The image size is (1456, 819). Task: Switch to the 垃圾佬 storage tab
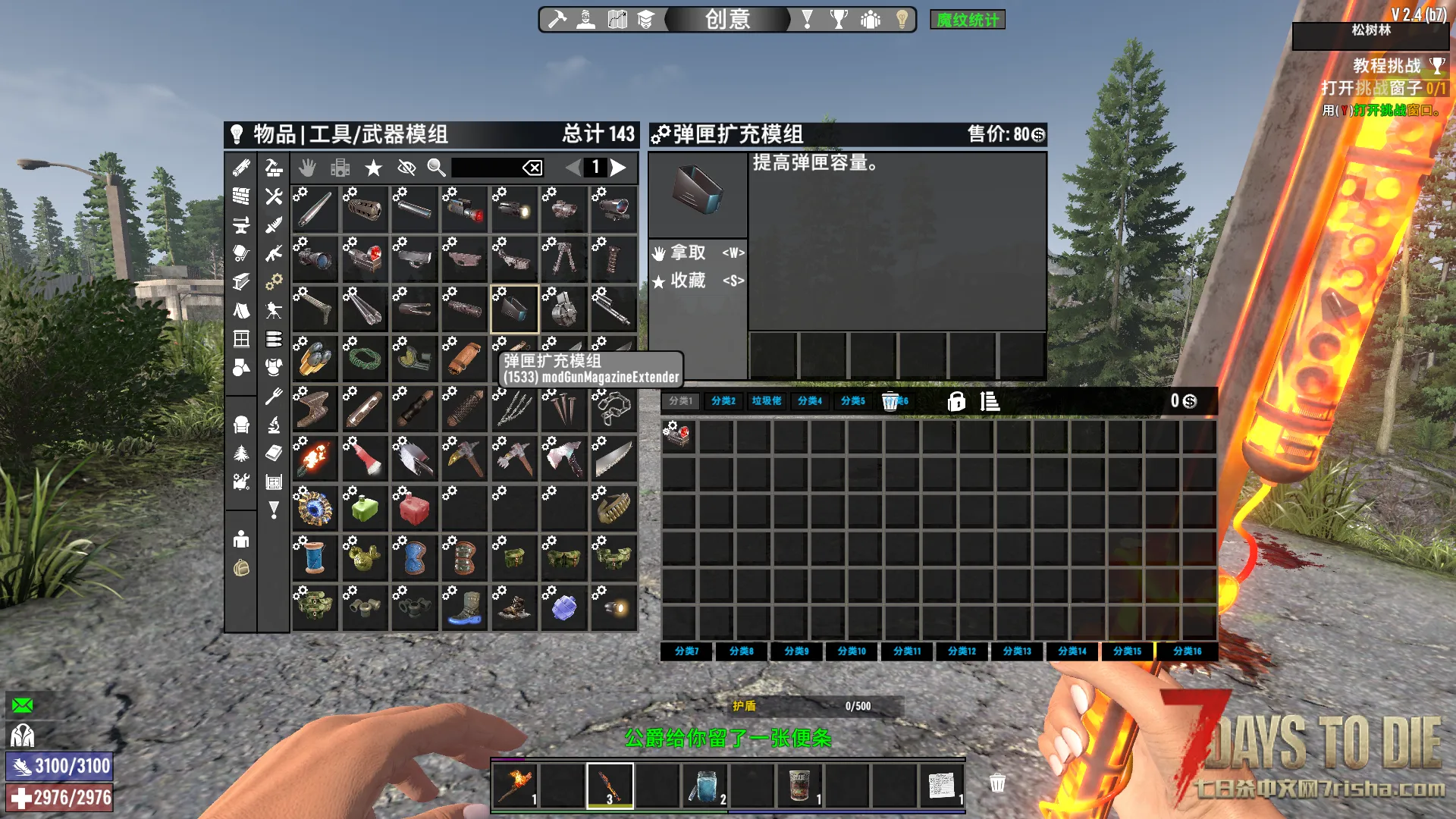(x=766, y=401)
